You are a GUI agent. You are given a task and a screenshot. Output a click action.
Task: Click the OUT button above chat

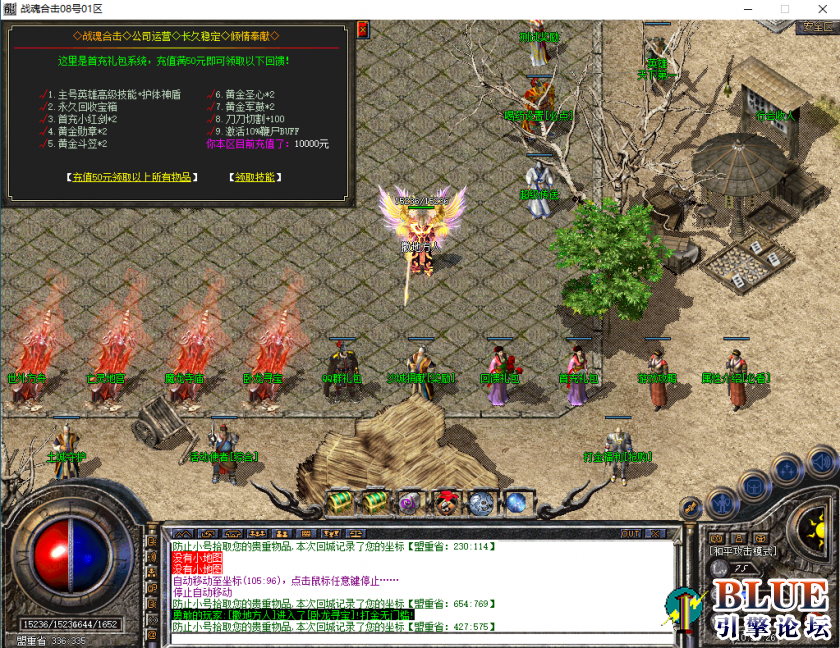630,533
